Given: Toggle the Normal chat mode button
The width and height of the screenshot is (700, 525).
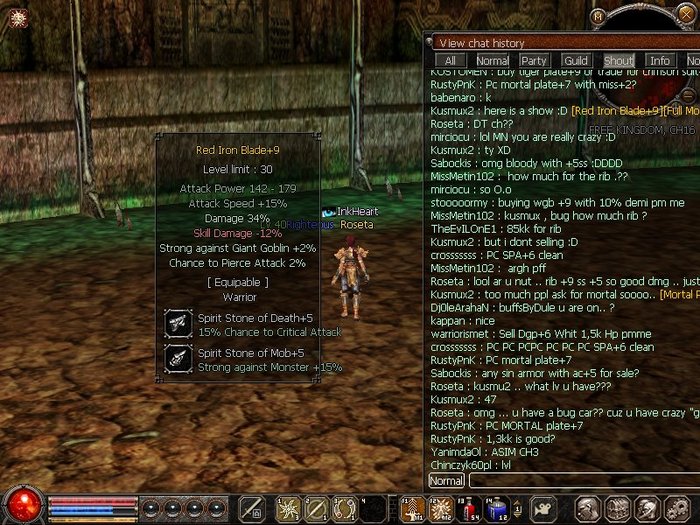Looking at the screenshot, I should pos(446,481).
